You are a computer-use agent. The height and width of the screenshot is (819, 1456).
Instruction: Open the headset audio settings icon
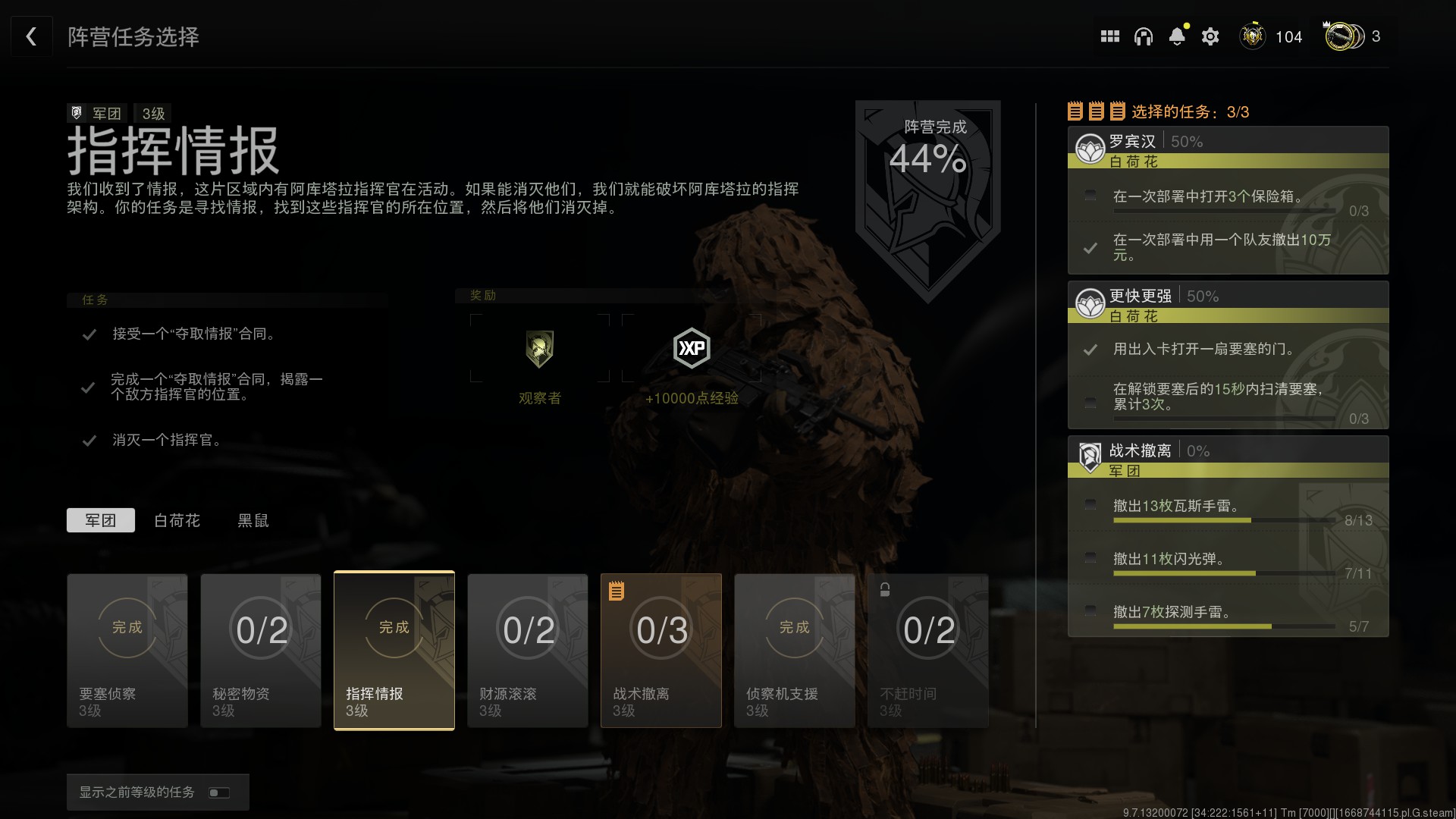pyautogui.click(x=1143, y=36)
